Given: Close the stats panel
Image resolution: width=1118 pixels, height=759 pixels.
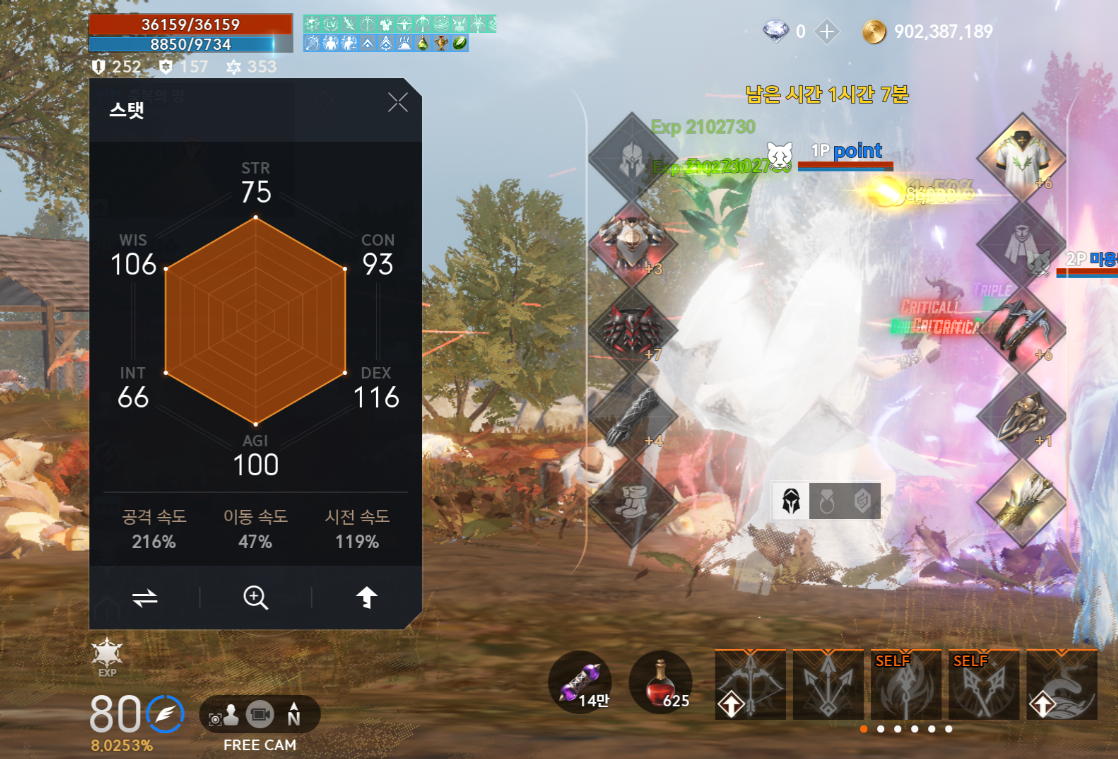Looking at the screenshot, I should pyautogui.click(x=398, y=102).
